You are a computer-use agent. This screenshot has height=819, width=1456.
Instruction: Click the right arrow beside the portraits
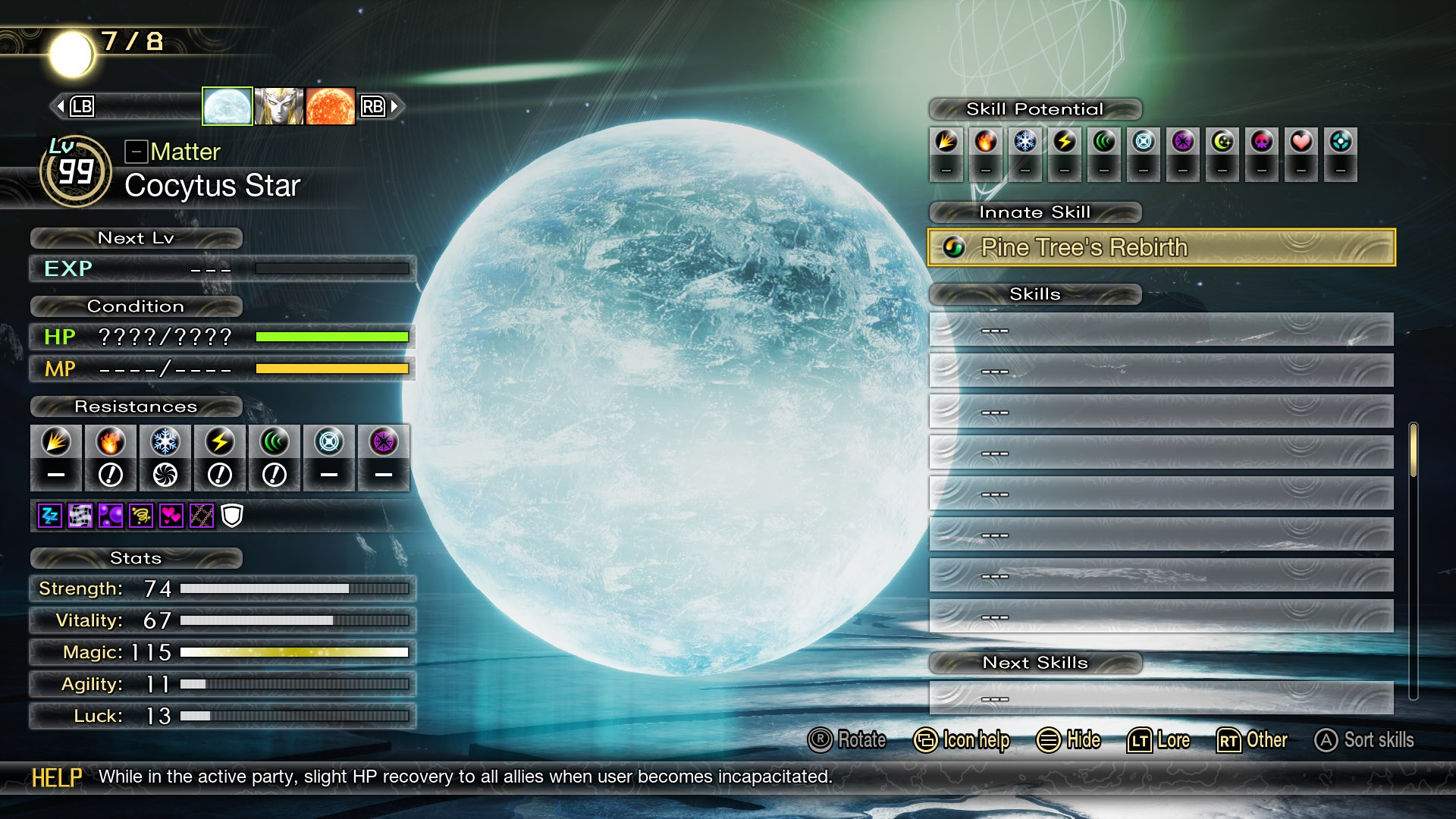(394, 106)
